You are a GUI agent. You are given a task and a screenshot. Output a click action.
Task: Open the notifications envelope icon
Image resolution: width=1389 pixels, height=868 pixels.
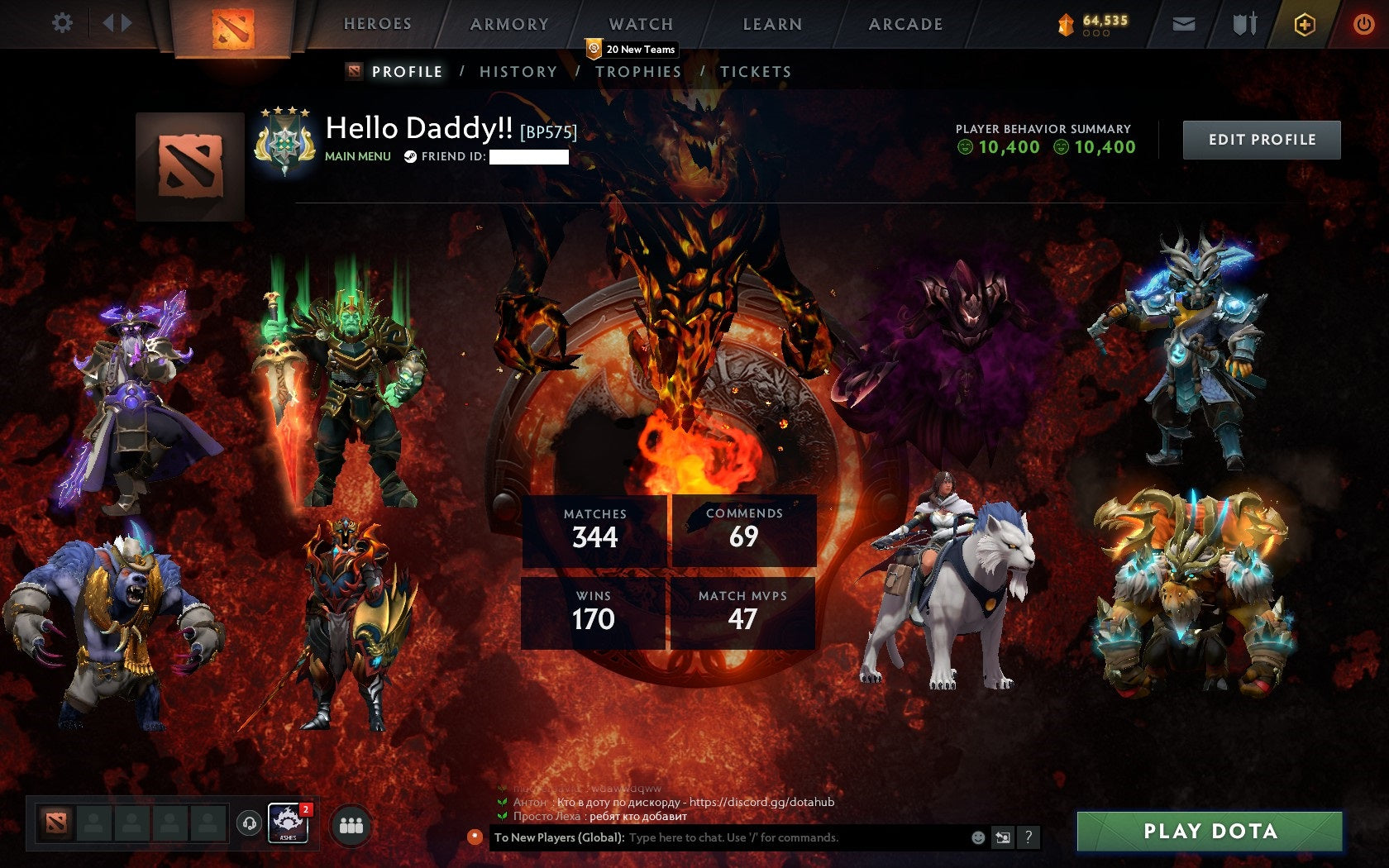point(1185,24)
